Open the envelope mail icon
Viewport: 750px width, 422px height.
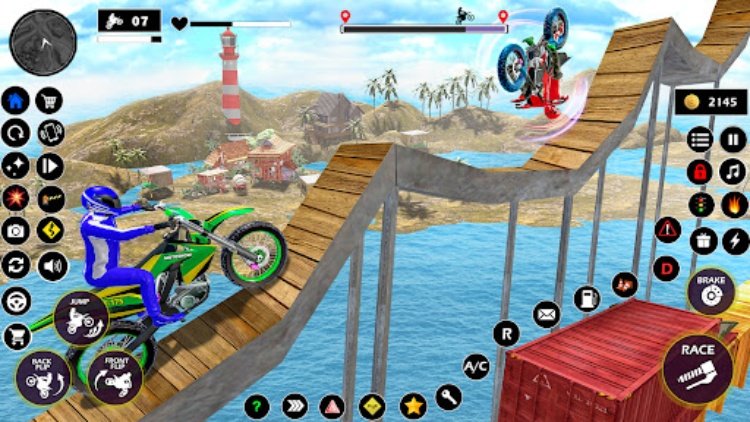click(x=546, y=315)
